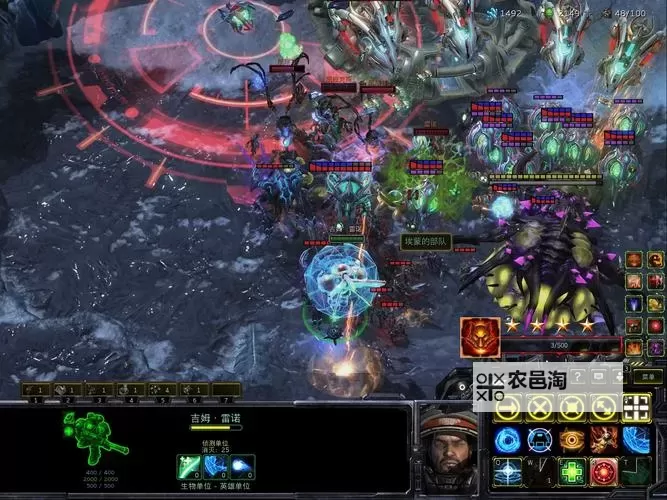Click the green weapon upgrade icon
The height and width of the screenshot is (500, 667).
[190, 467]
